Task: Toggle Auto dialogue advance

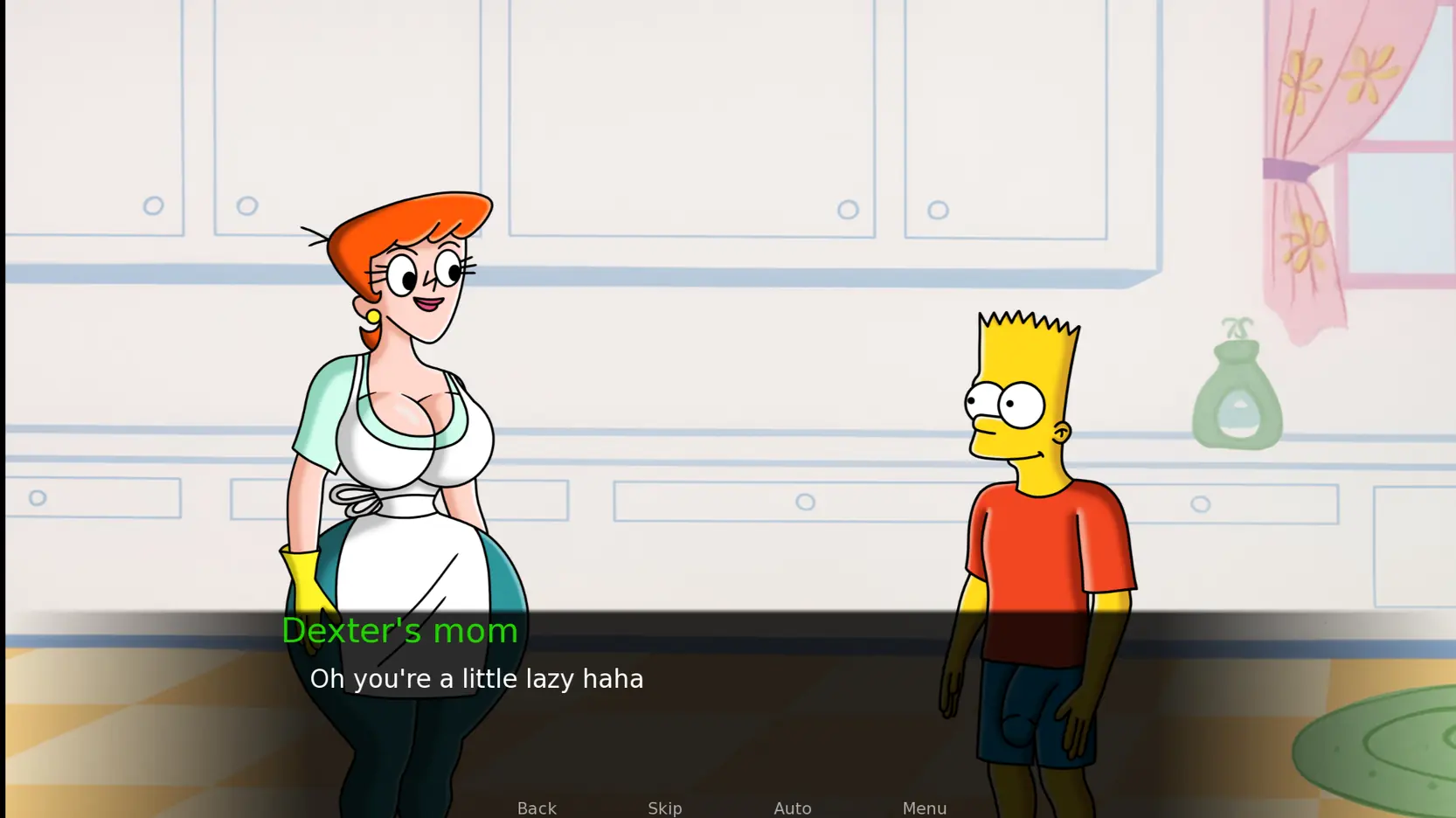Action: [x=792, y=808]
